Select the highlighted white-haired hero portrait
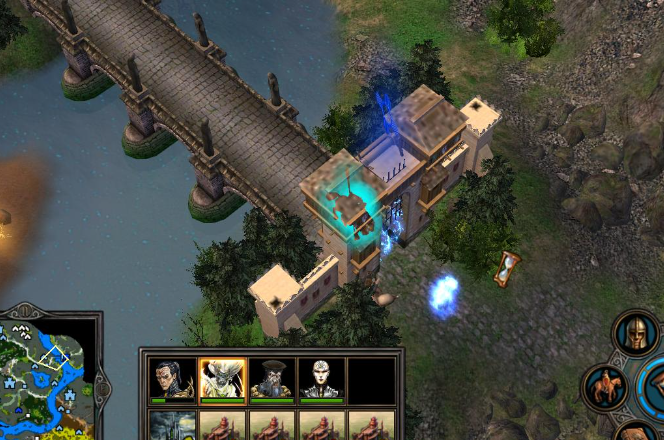The image size is (664, 440). click(x=222, y=379)
